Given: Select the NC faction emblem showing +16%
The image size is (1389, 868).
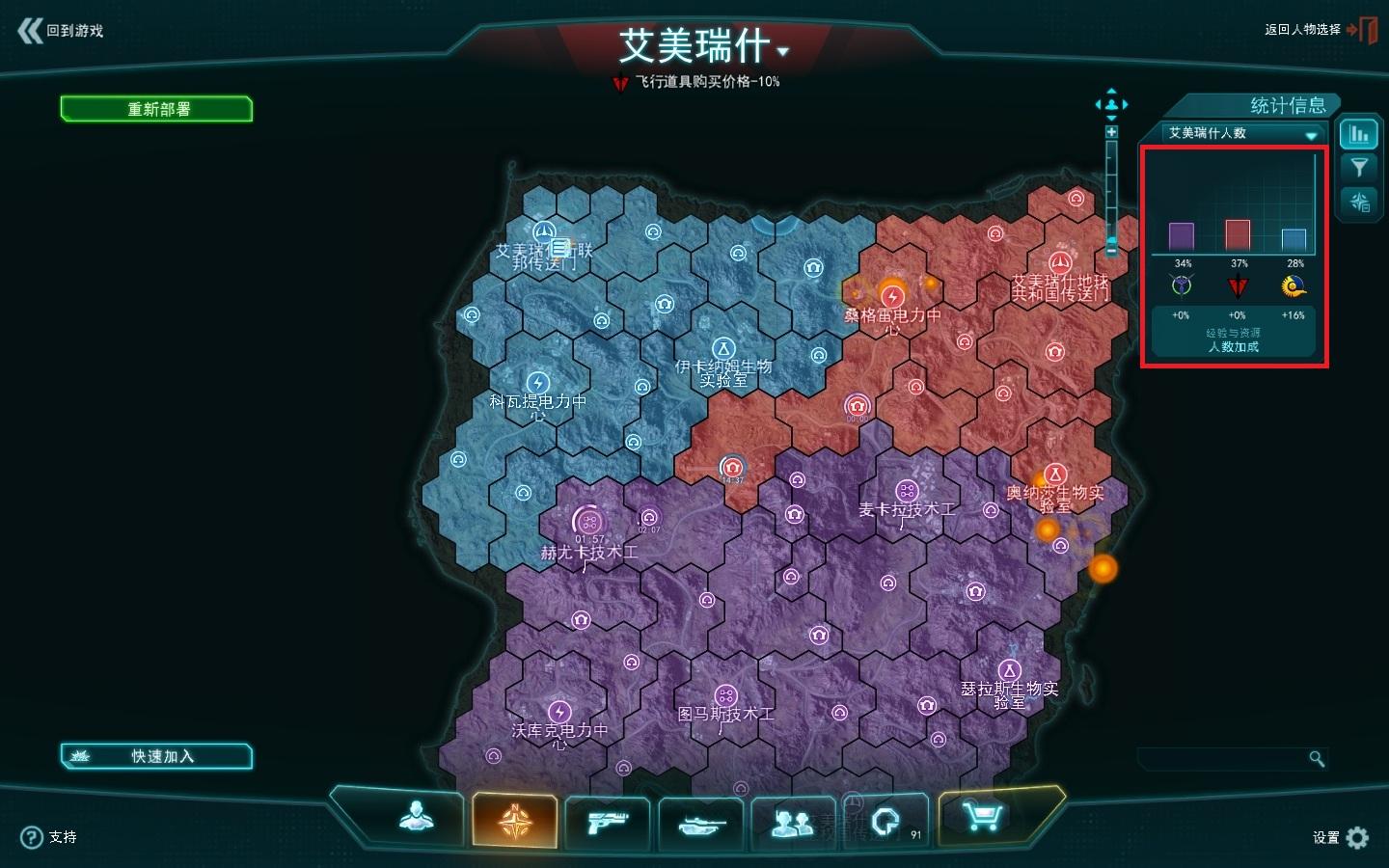Looking at the screenshot, I should 1293,285.
